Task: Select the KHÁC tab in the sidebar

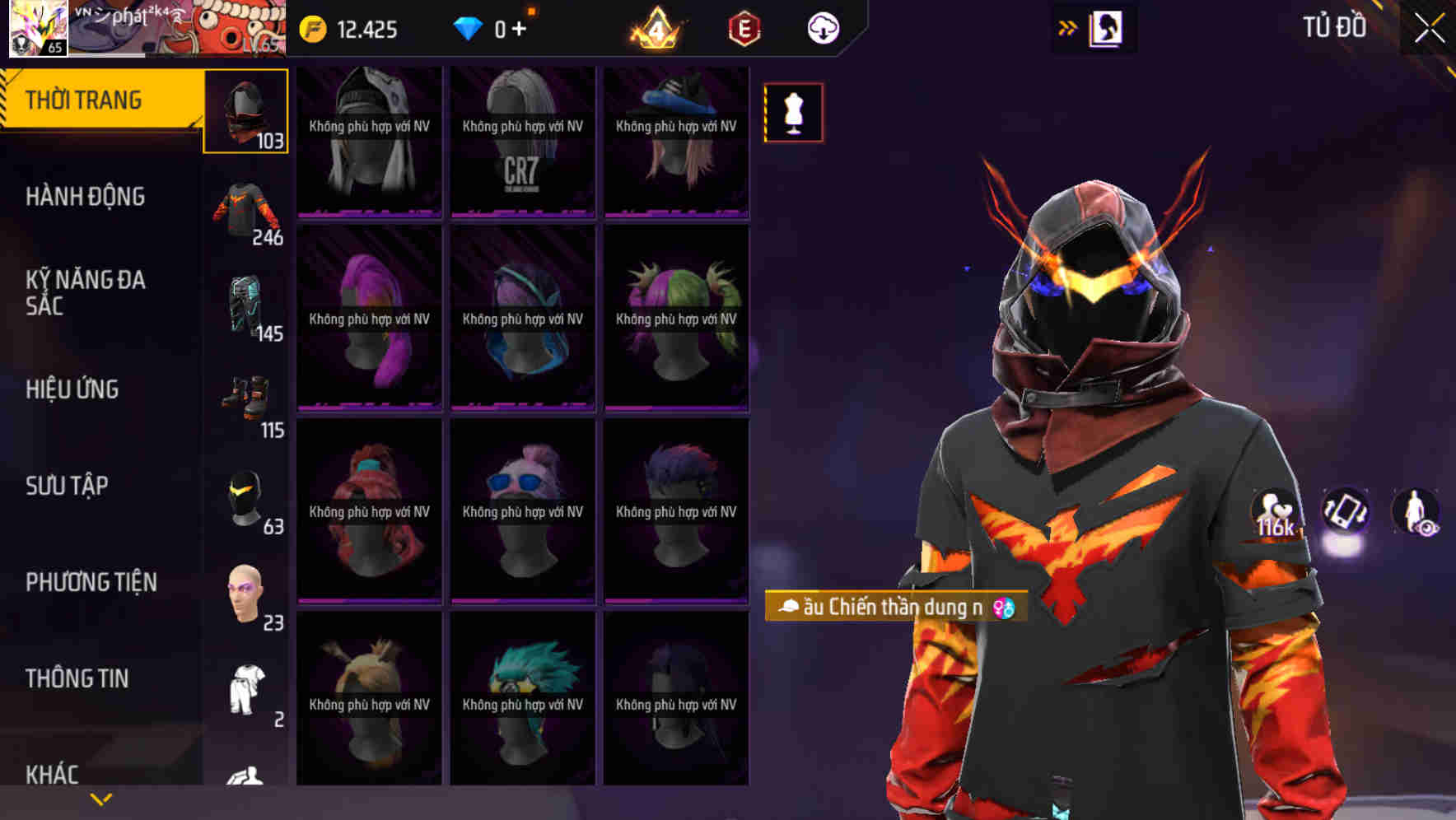Action: [x=53, y=774]
